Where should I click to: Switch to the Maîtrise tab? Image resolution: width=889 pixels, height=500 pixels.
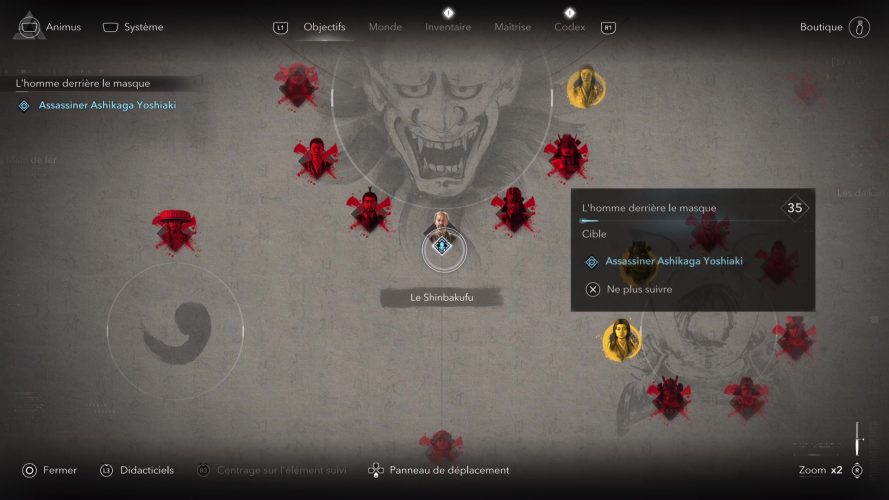(x=512, y=27)
